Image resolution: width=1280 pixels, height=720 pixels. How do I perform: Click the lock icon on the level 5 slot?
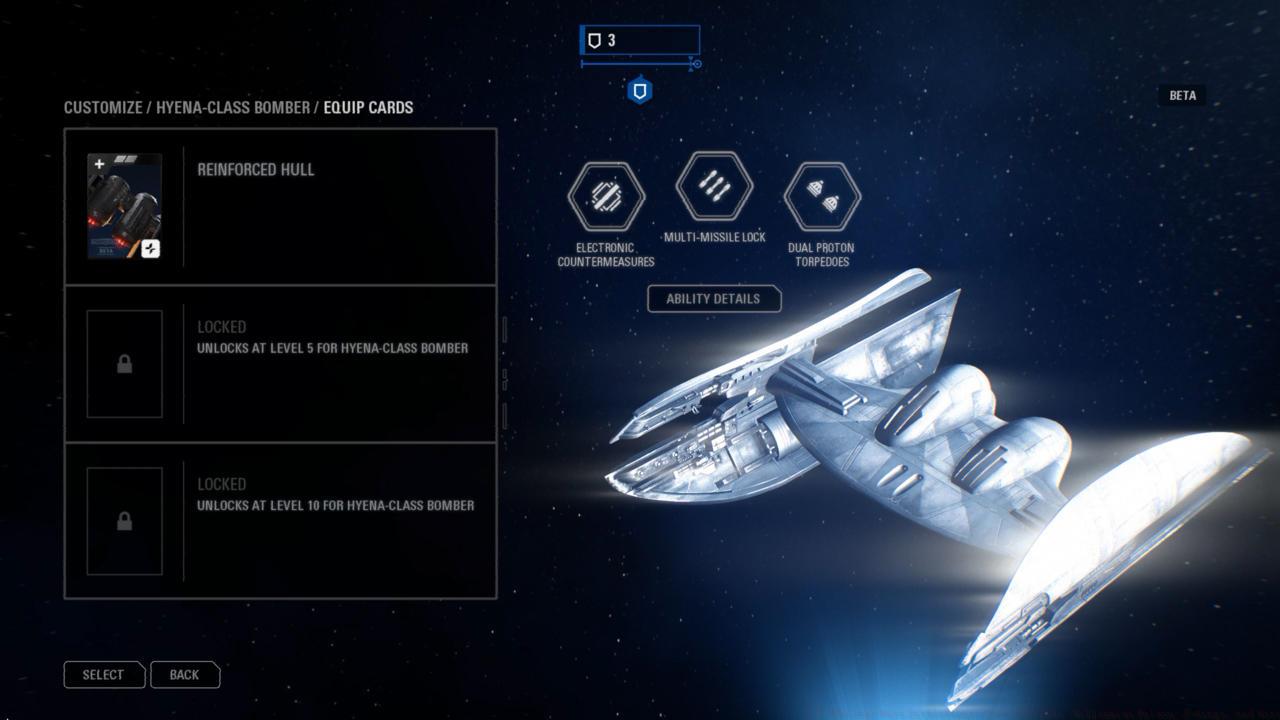pos(124,364)
